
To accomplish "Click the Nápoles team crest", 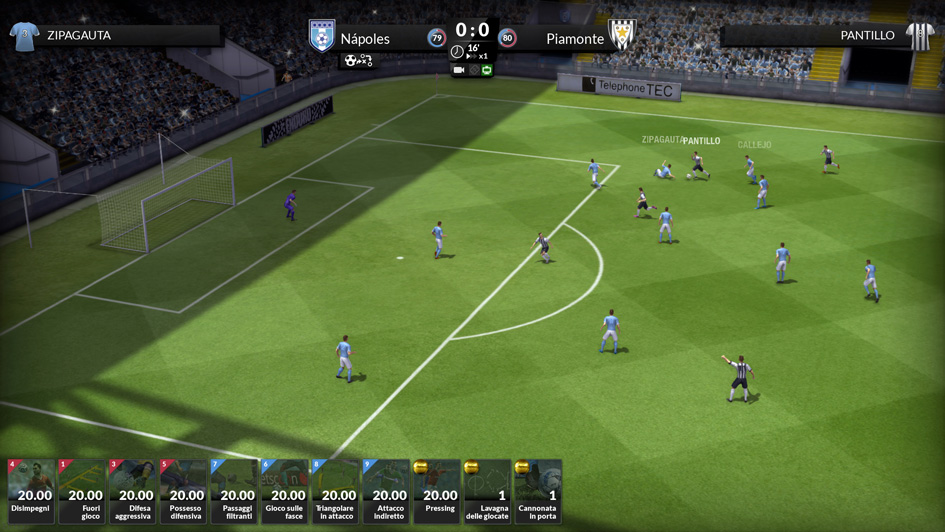I will (x=321, y=37).
